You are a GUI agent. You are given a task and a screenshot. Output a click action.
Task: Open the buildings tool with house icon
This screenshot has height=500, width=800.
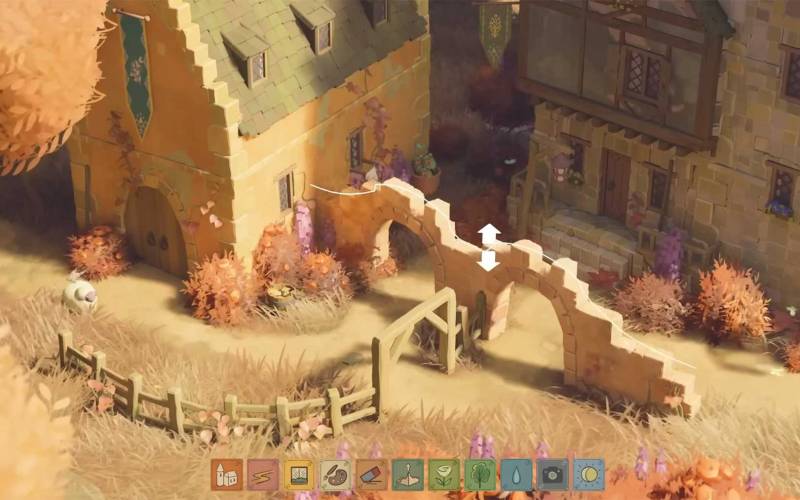tap(227, 474)
